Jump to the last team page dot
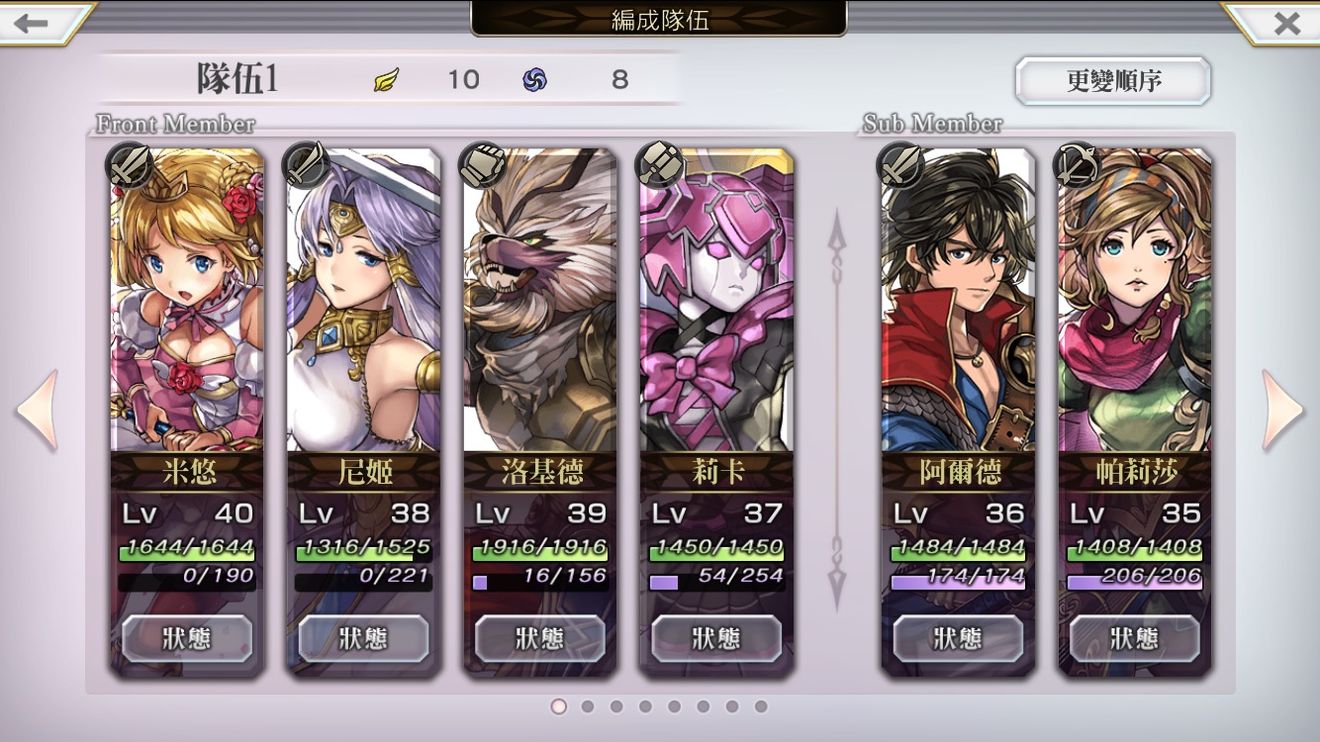Viewport: 1320px width, 742px height. 761,707
